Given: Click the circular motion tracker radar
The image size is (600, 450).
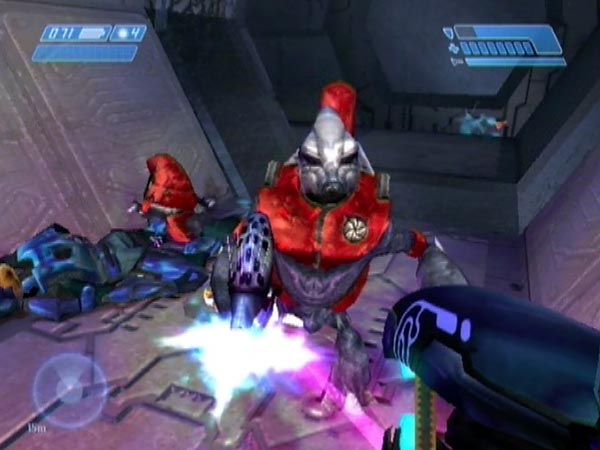Looking at the screenshot, I should click(x=69, y=390).
